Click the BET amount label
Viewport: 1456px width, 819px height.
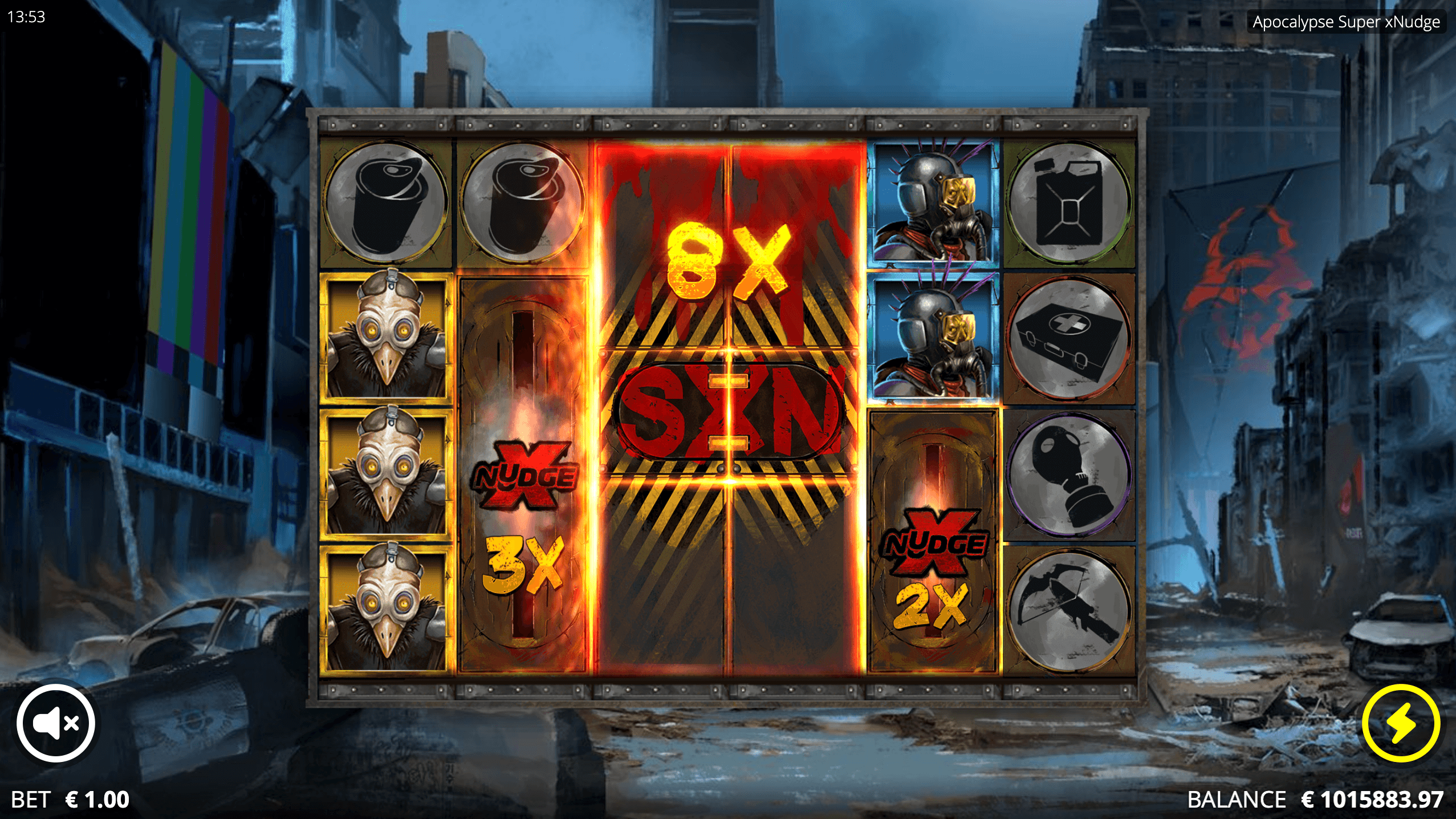pos(31,800)
